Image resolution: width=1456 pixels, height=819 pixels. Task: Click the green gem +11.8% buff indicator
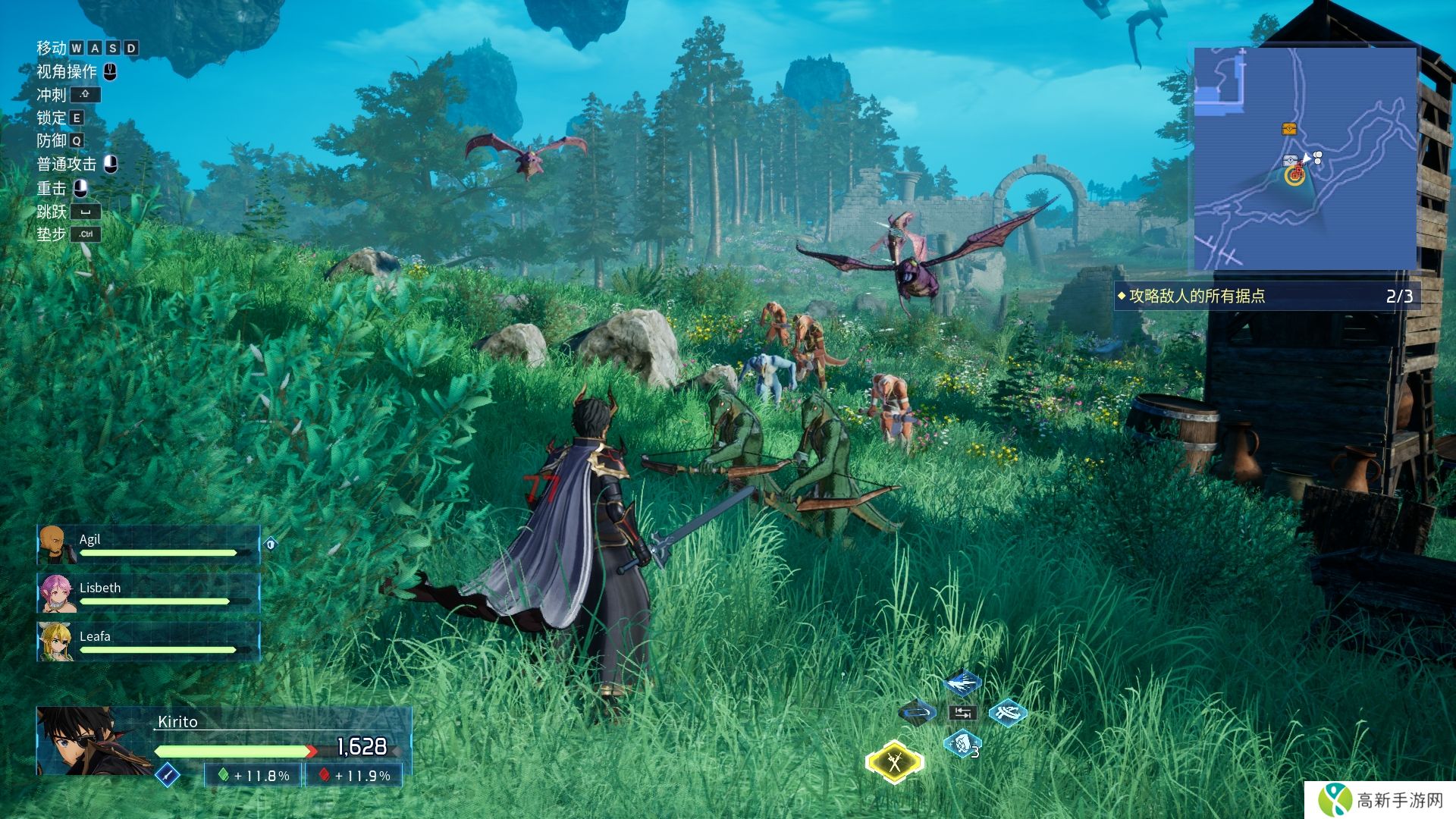(x=254, y=775)
